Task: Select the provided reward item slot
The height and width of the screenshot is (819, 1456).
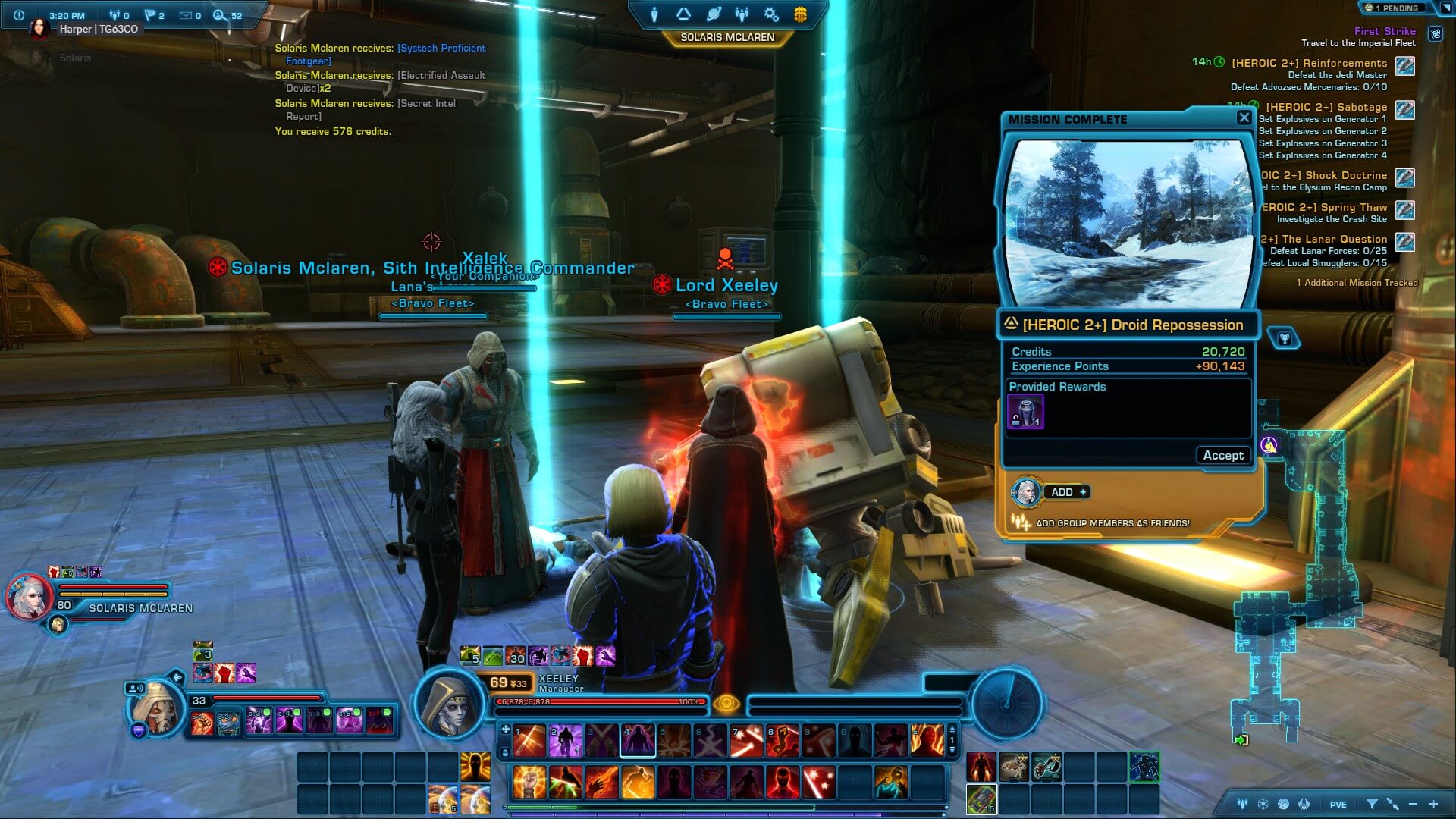Action: coord(1025,412)
